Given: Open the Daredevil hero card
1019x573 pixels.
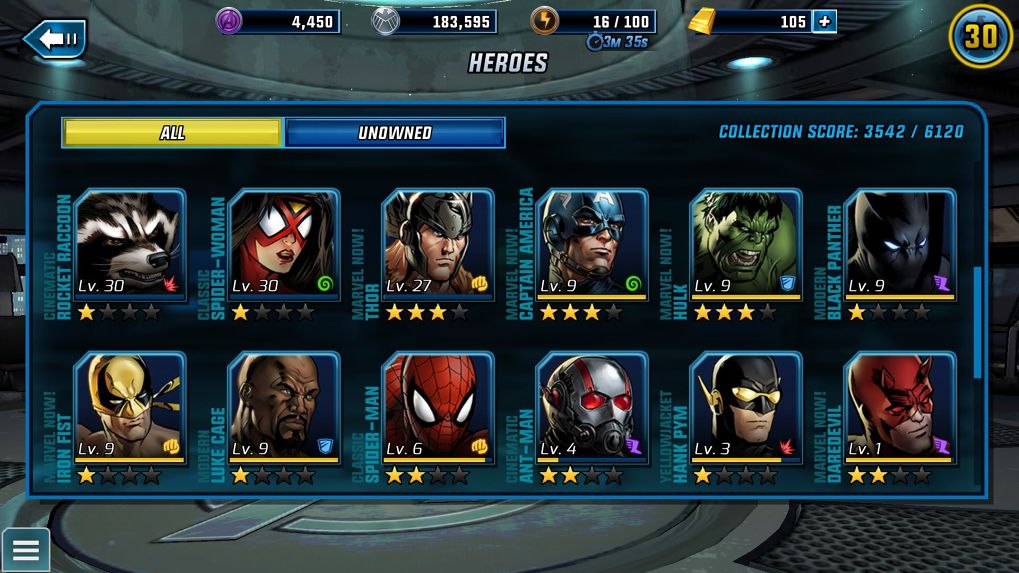Looking at the screenshot, I should point(900,408).
